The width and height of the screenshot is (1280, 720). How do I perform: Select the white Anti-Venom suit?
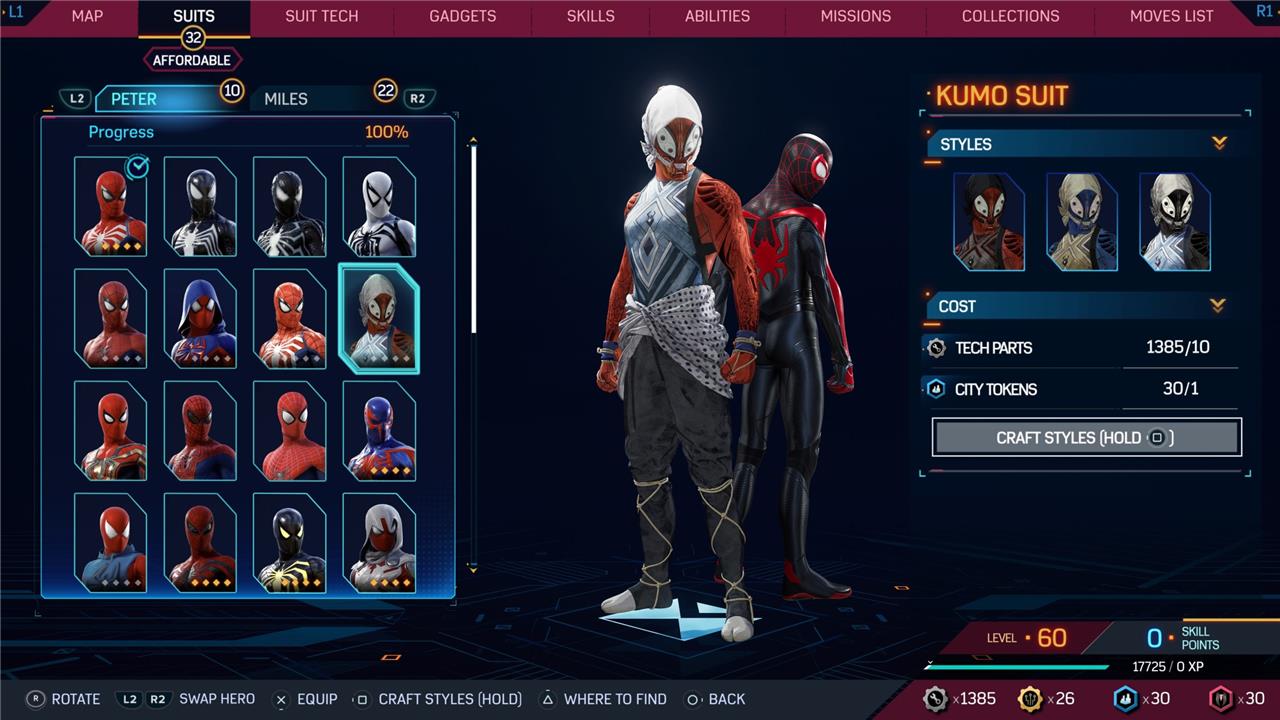tap(379, 207)
